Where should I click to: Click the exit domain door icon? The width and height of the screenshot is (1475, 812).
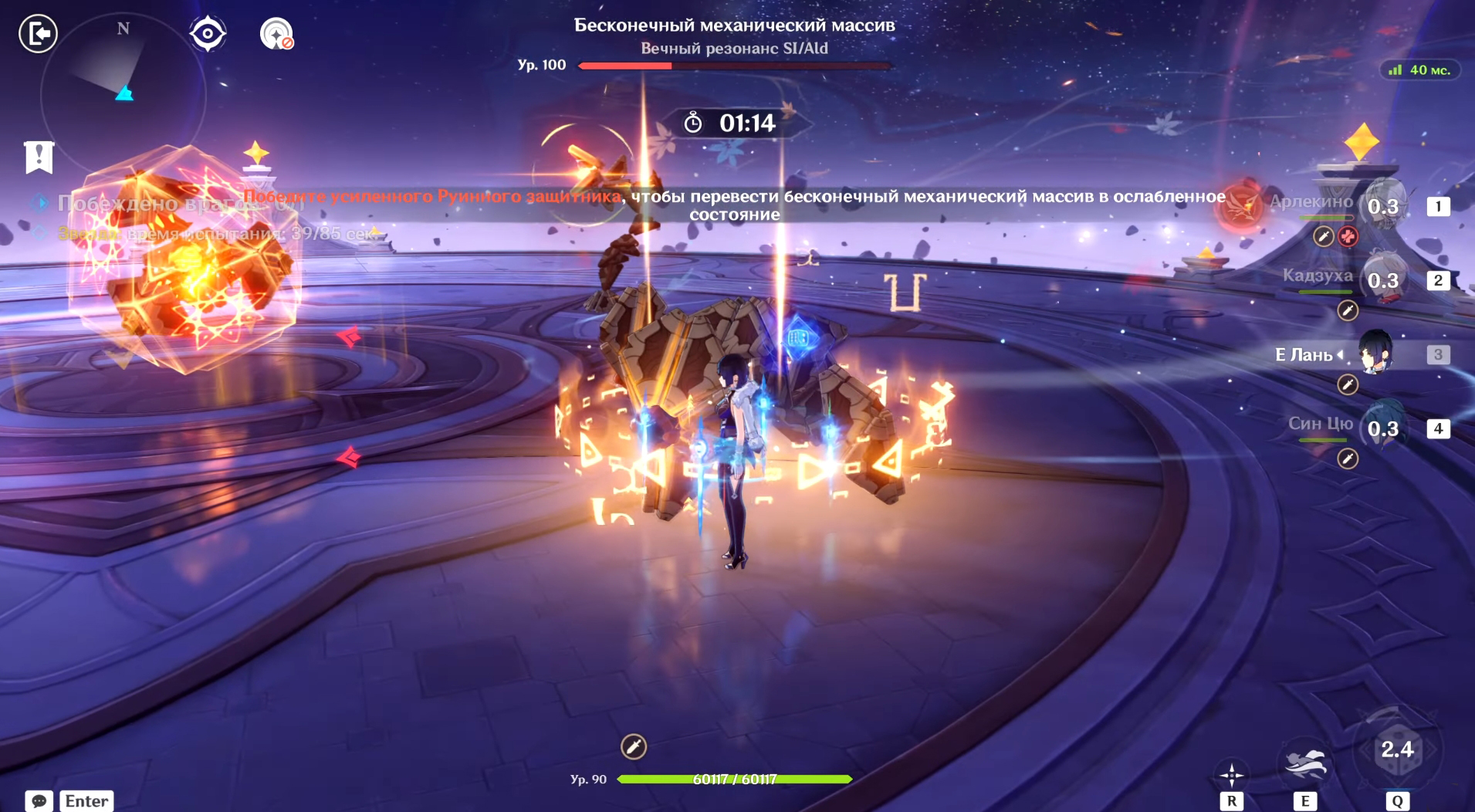click(x=38, y=34)
